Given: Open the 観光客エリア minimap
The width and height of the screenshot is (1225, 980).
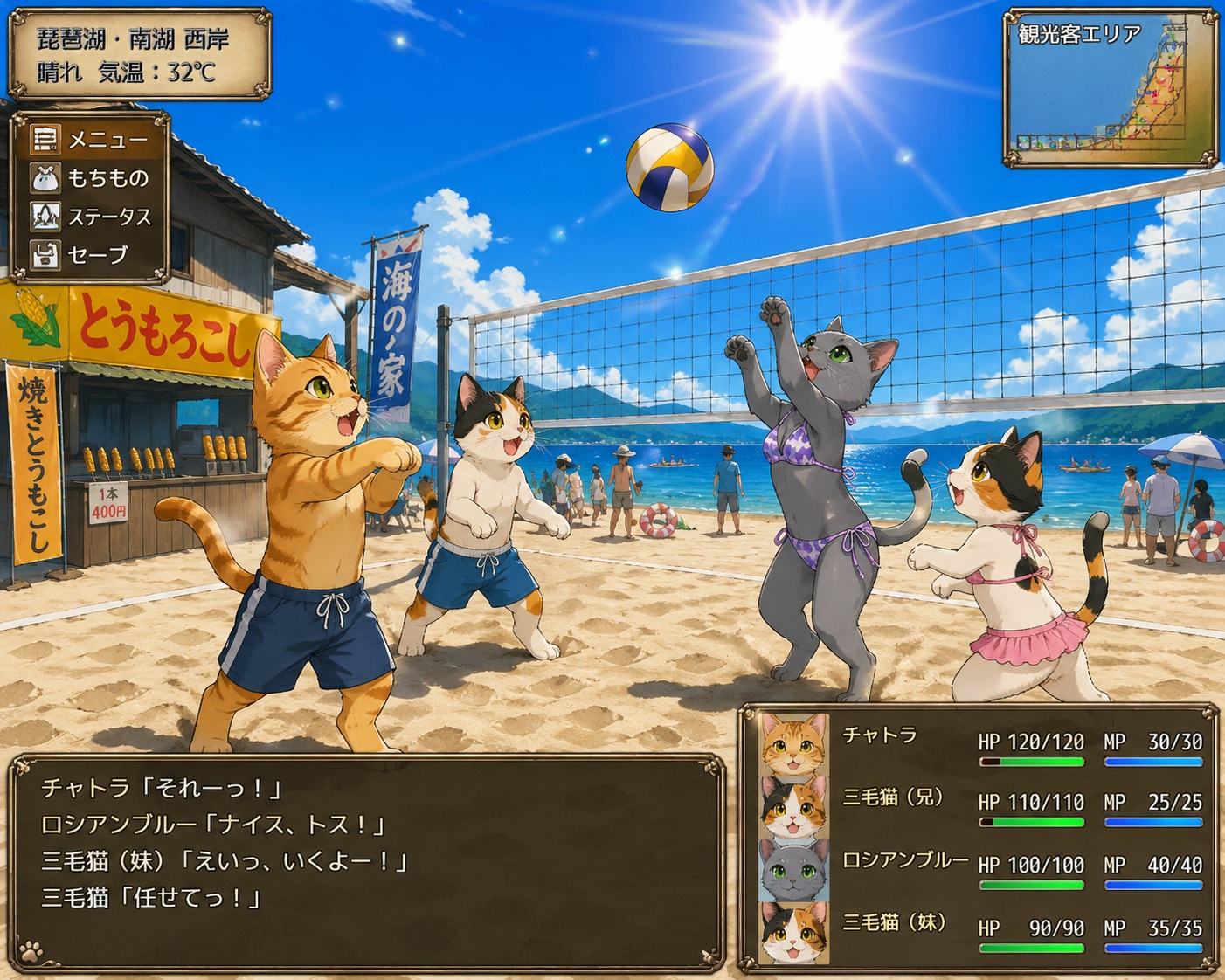Looking at the screenshot, I should coord(1111,87).
